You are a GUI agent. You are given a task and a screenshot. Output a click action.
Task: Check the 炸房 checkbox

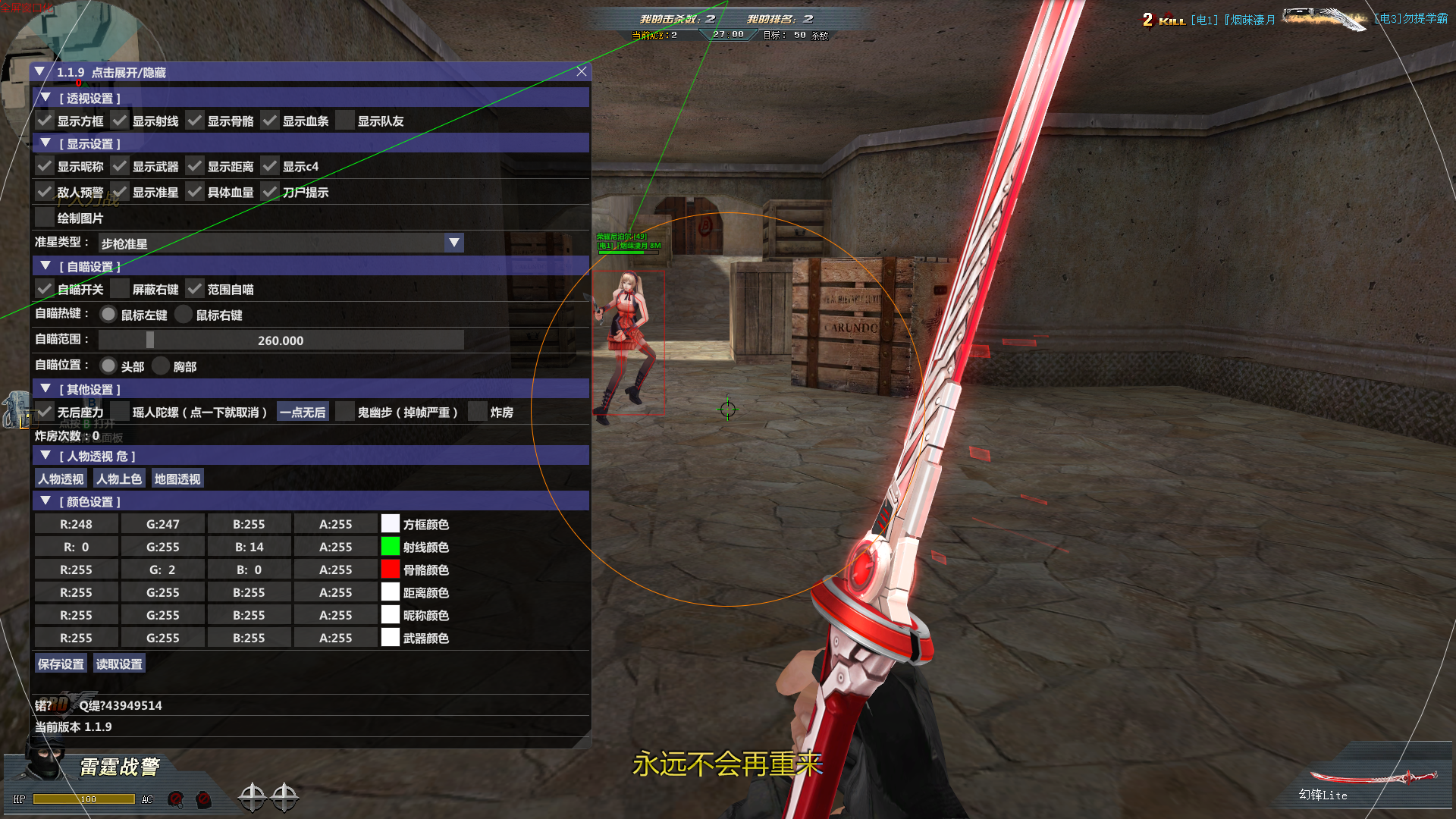coord(478,412)
